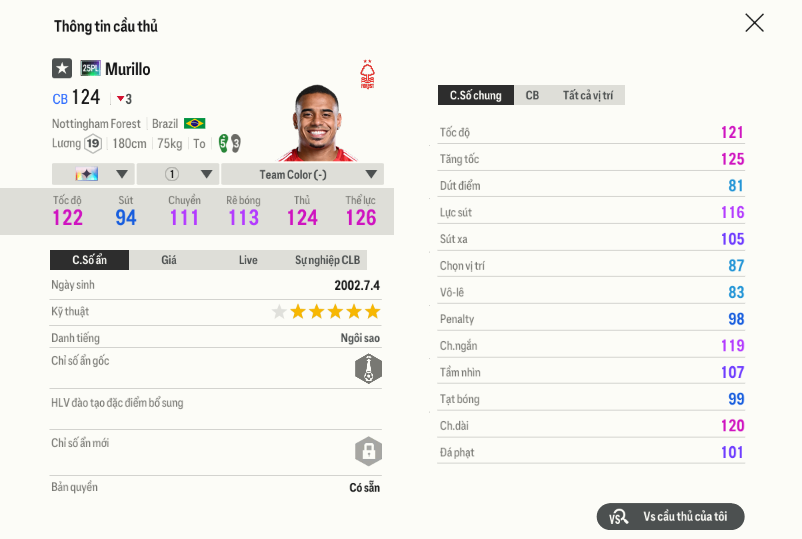Show the Live tab

[x=248, y=260]
